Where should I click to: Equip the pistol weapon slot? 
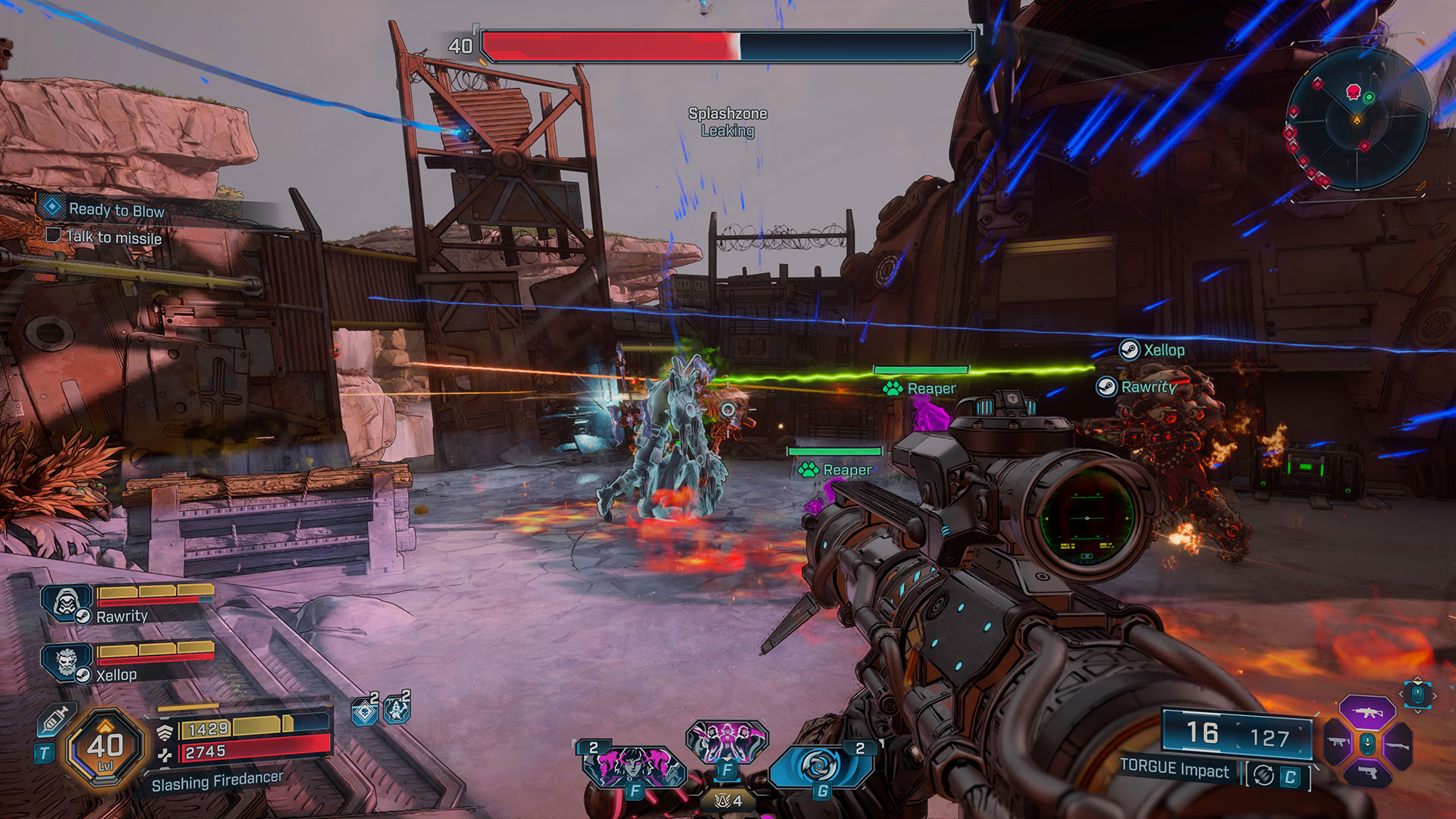pos(1367,773)
